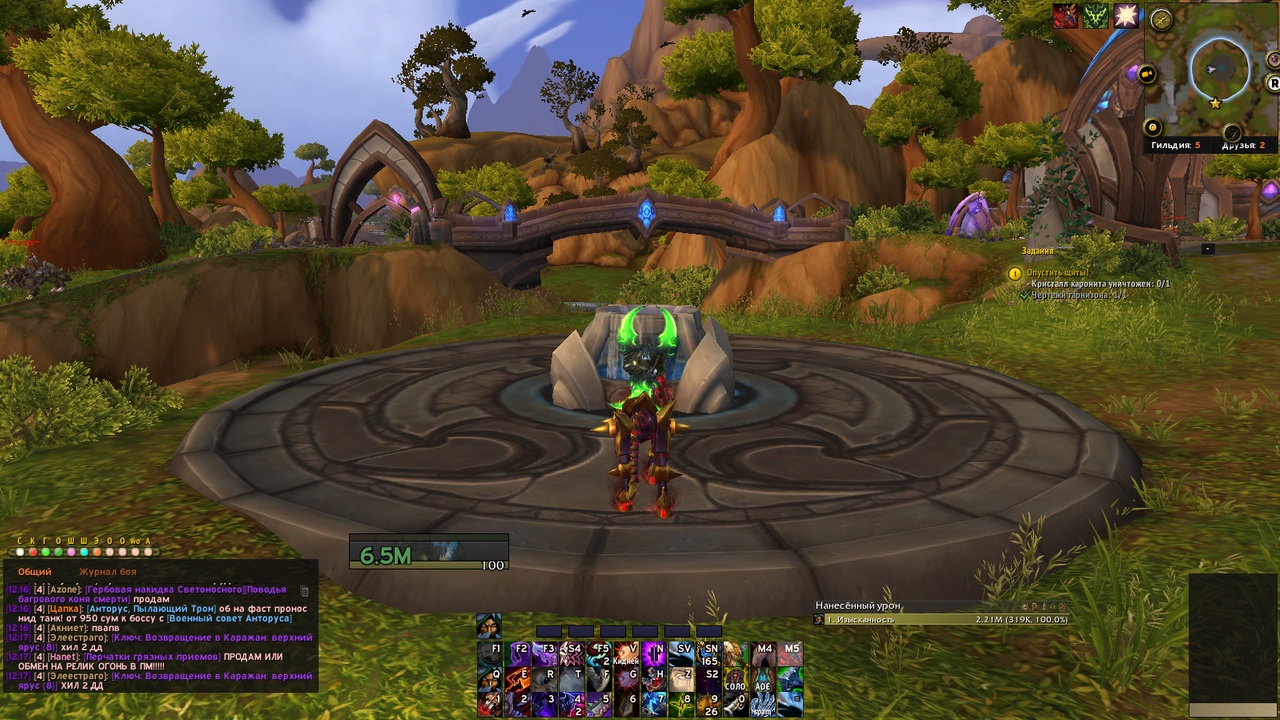Image resolution: width=1280 pixels, height=720 pixels.
Task: Open the Перчатки грязных приемов item link
Action: point(153,657)
